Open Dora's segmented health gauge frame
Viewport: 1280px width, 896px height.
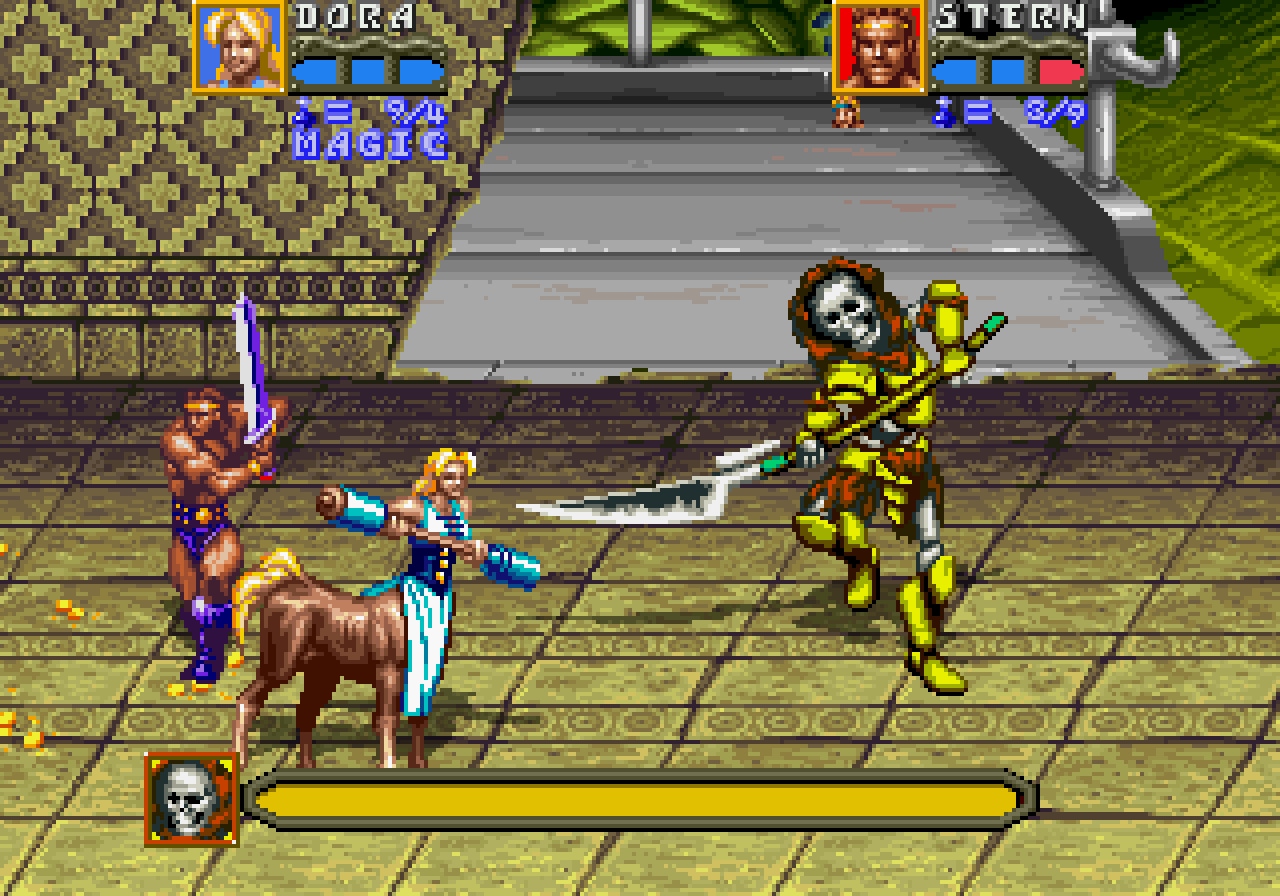click(x=367, y=70)
